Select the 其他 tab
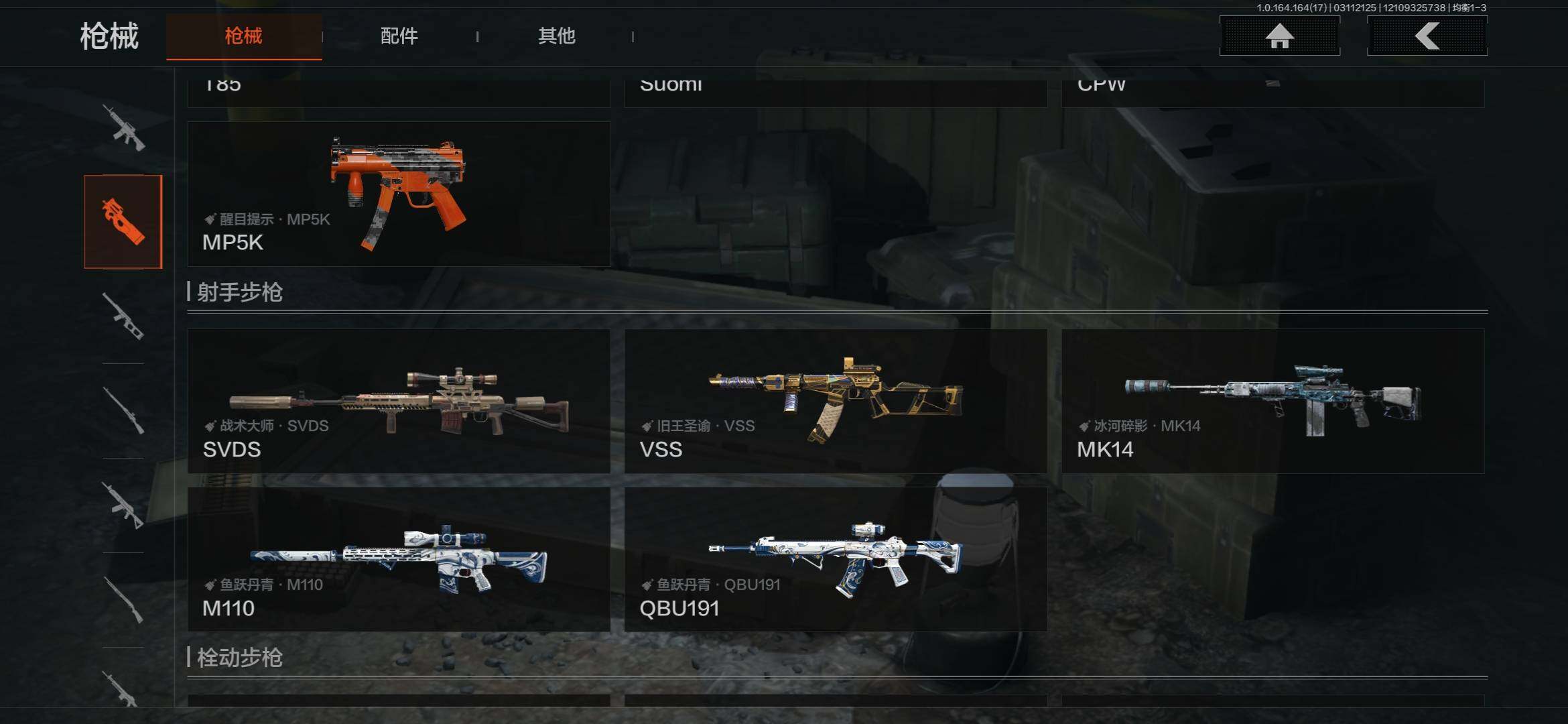The height and width of the screenshot is (724, 1568). tap(556, 36)
